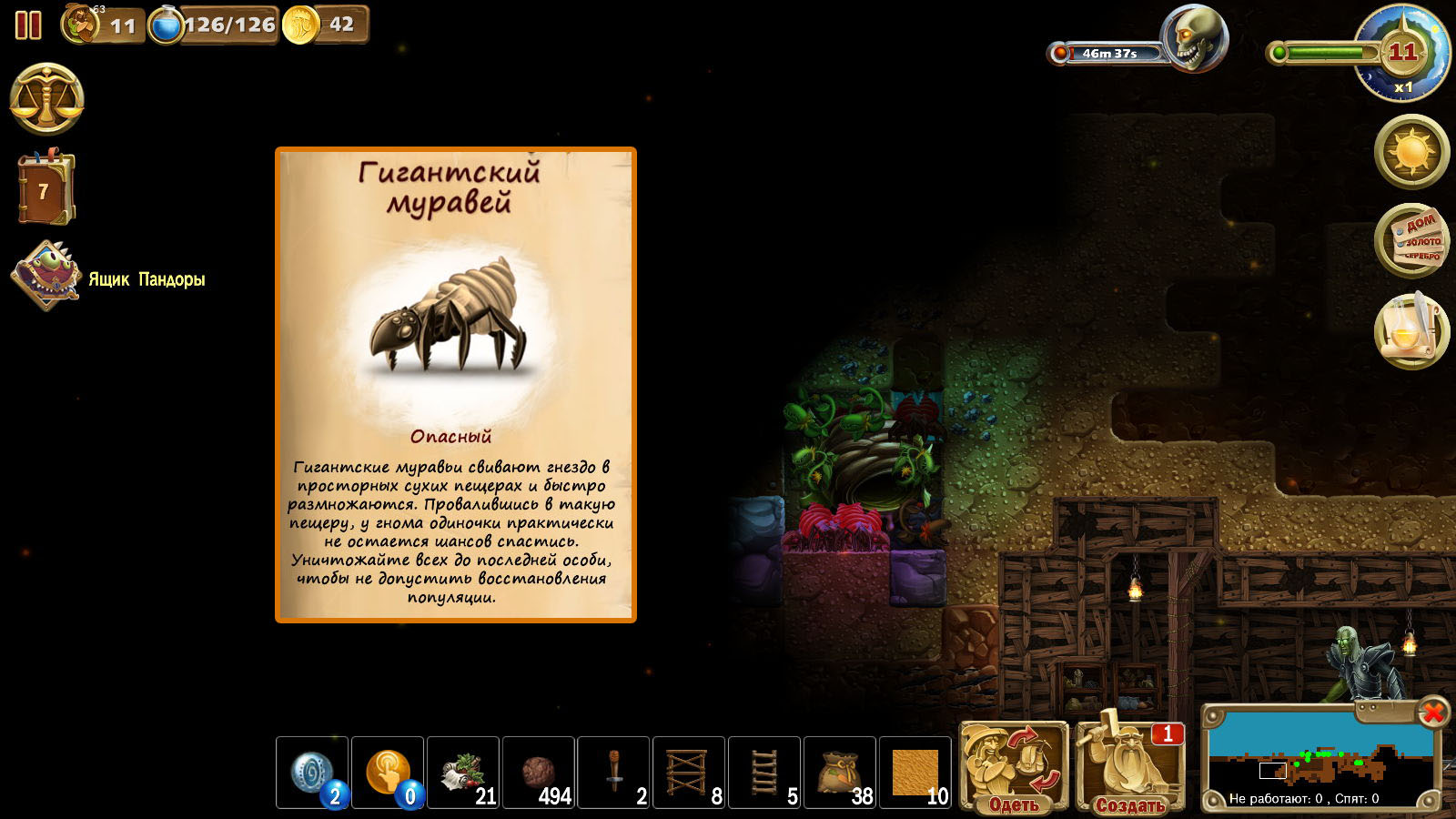This screenshot has width=1456, height=819.
Task: Choose the dirt clump slot with 494
Action: 539,773
